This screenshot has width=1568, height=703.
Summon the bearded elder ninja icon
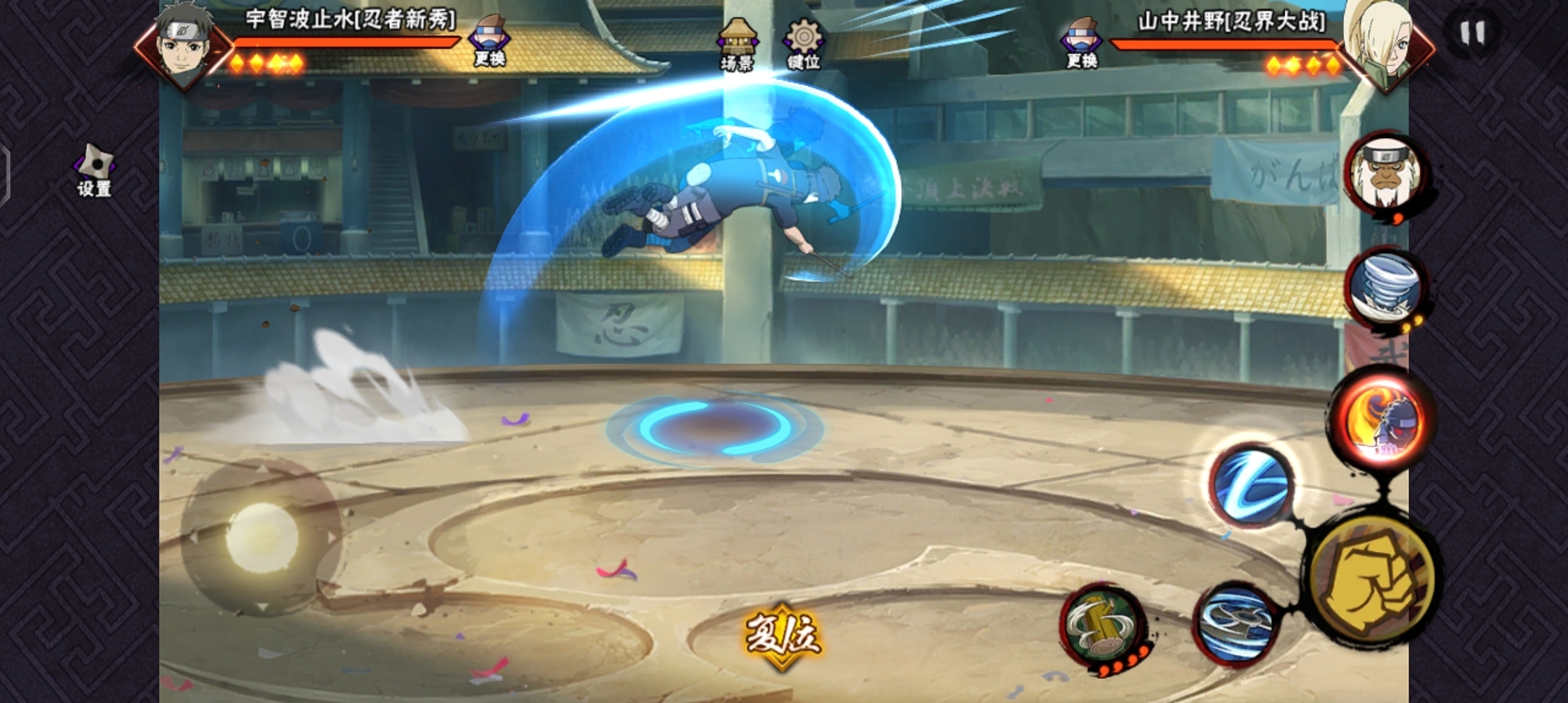tap(1385, 172)
